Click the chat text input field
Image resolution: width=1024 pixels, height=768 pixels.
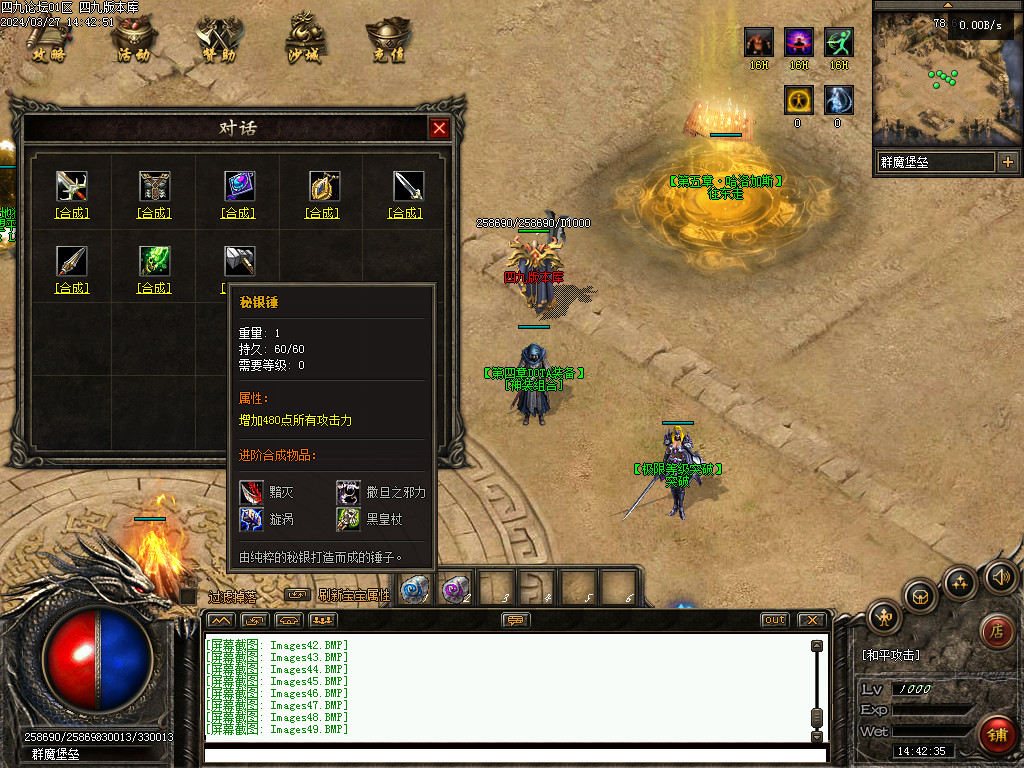510,753
